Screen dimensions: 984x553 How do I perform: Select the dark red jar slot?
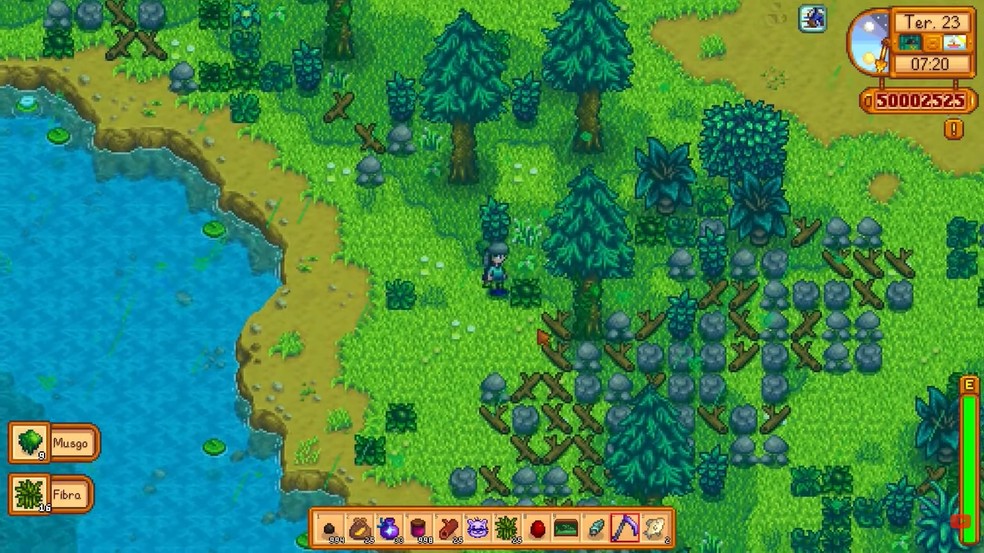pos(419,528)
